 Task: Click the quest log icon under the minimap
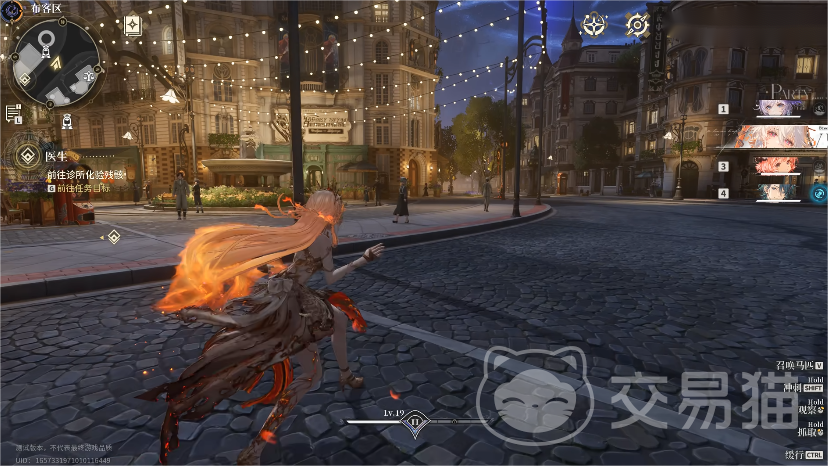coord(13,113)
